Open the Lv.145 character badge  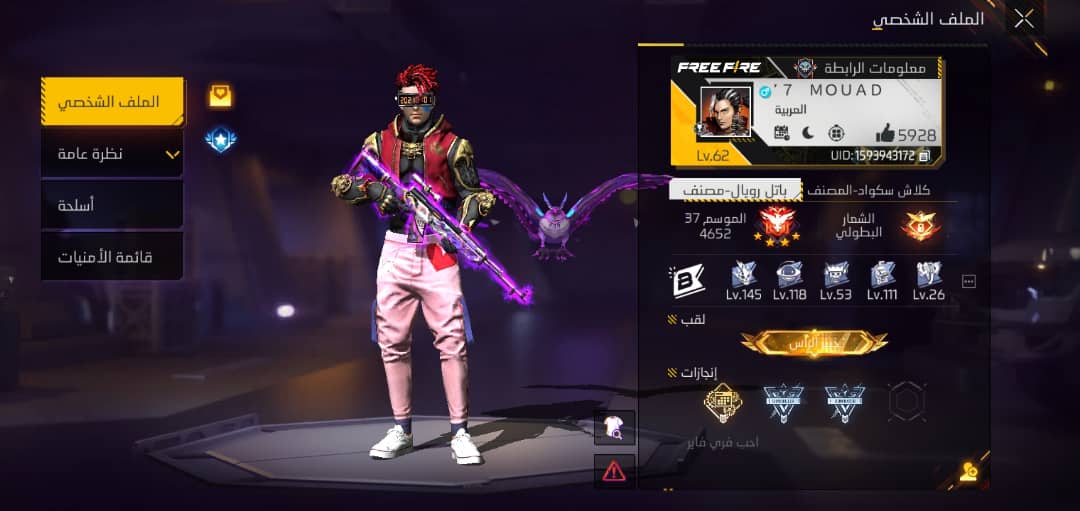[744, 279]
